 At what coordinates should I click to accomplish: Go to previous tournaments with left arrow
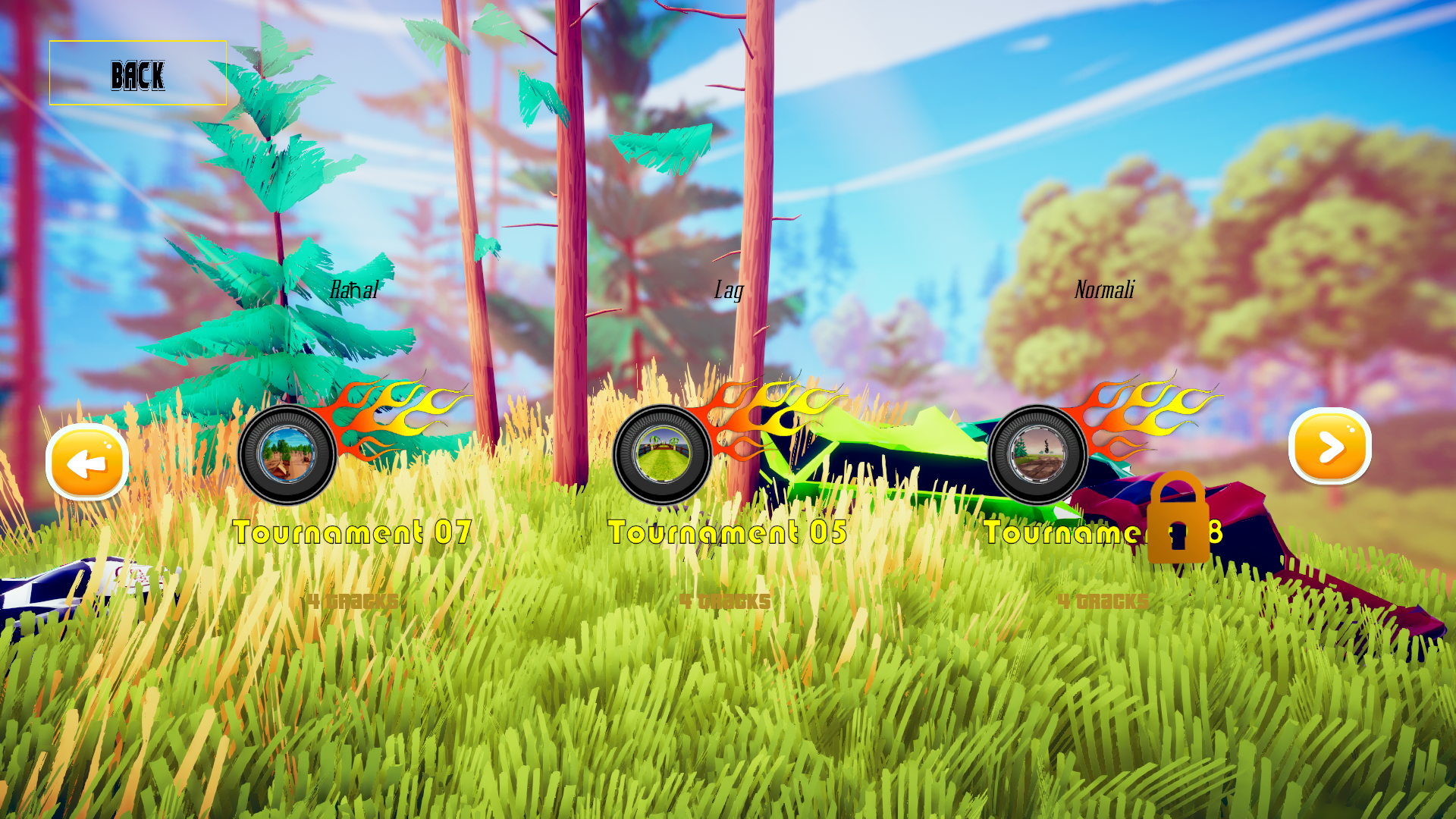pos(87,462)
